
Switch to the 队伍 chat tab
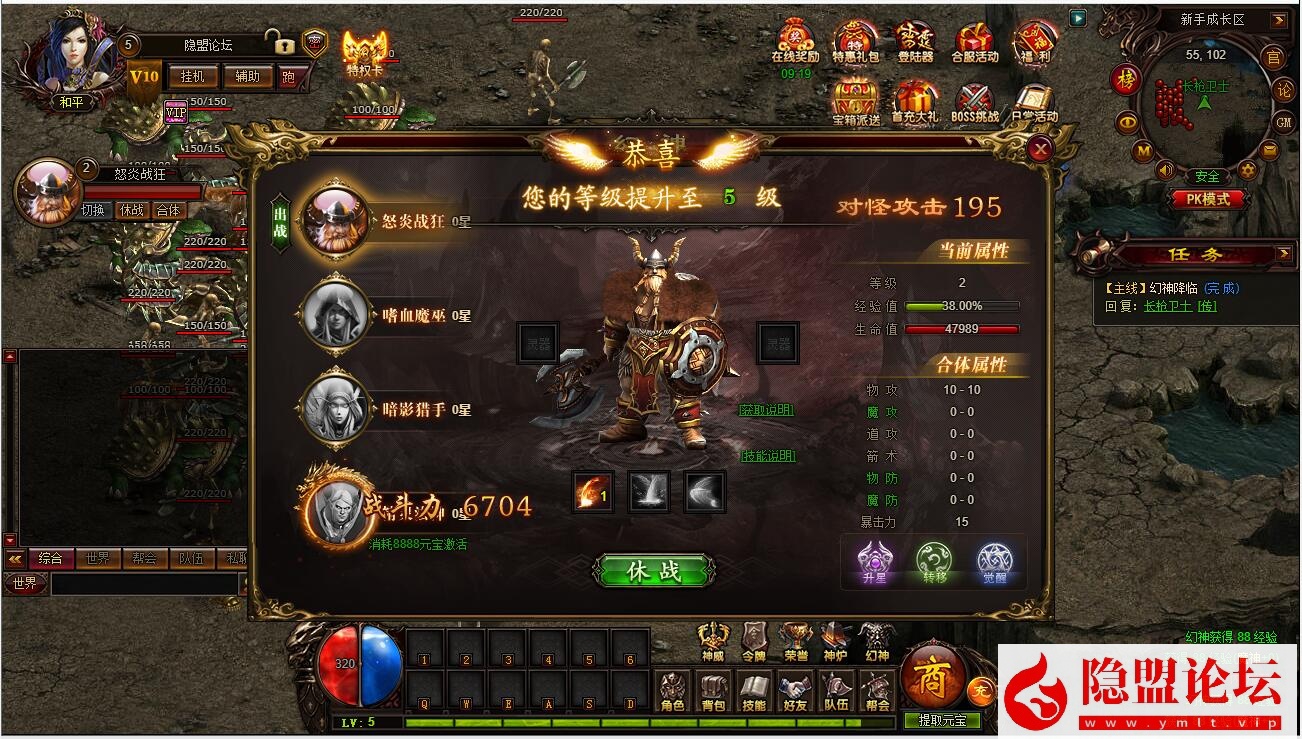coord(190,558)
